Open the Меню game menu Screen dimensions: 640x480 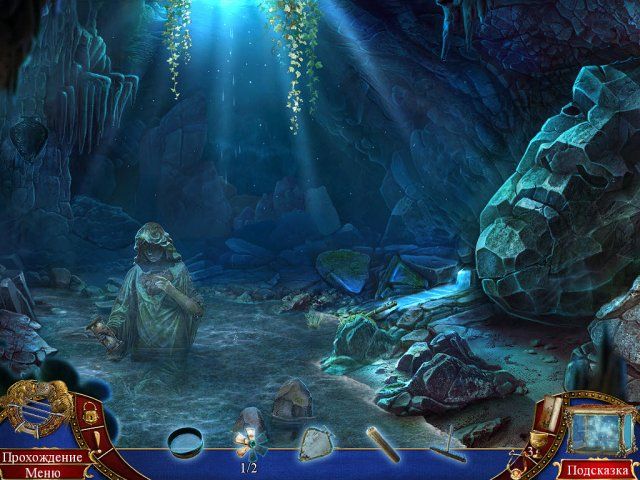[x=42, y=472]
